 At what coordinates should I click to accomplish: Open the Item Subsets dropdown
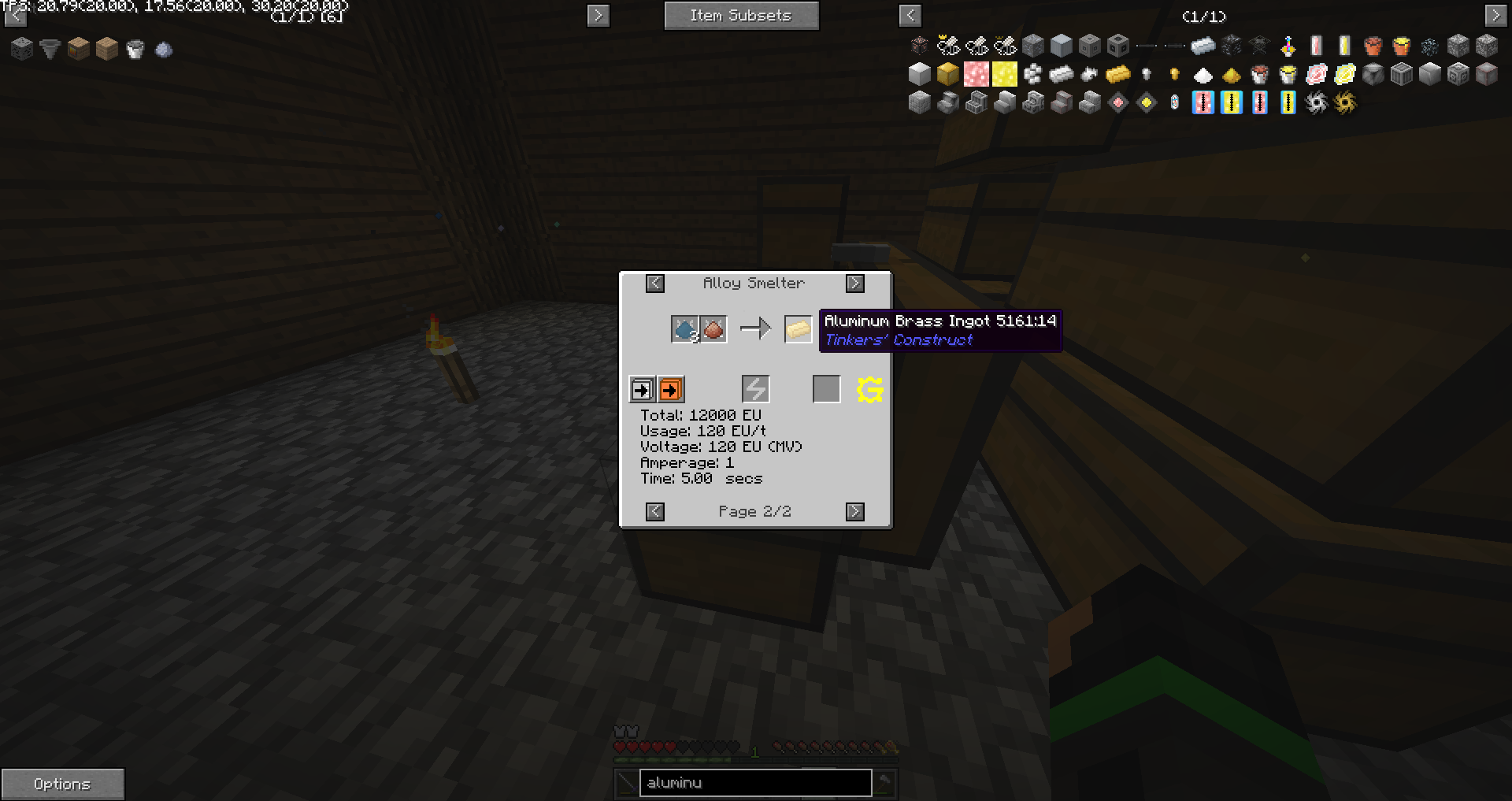coord(740,15)
